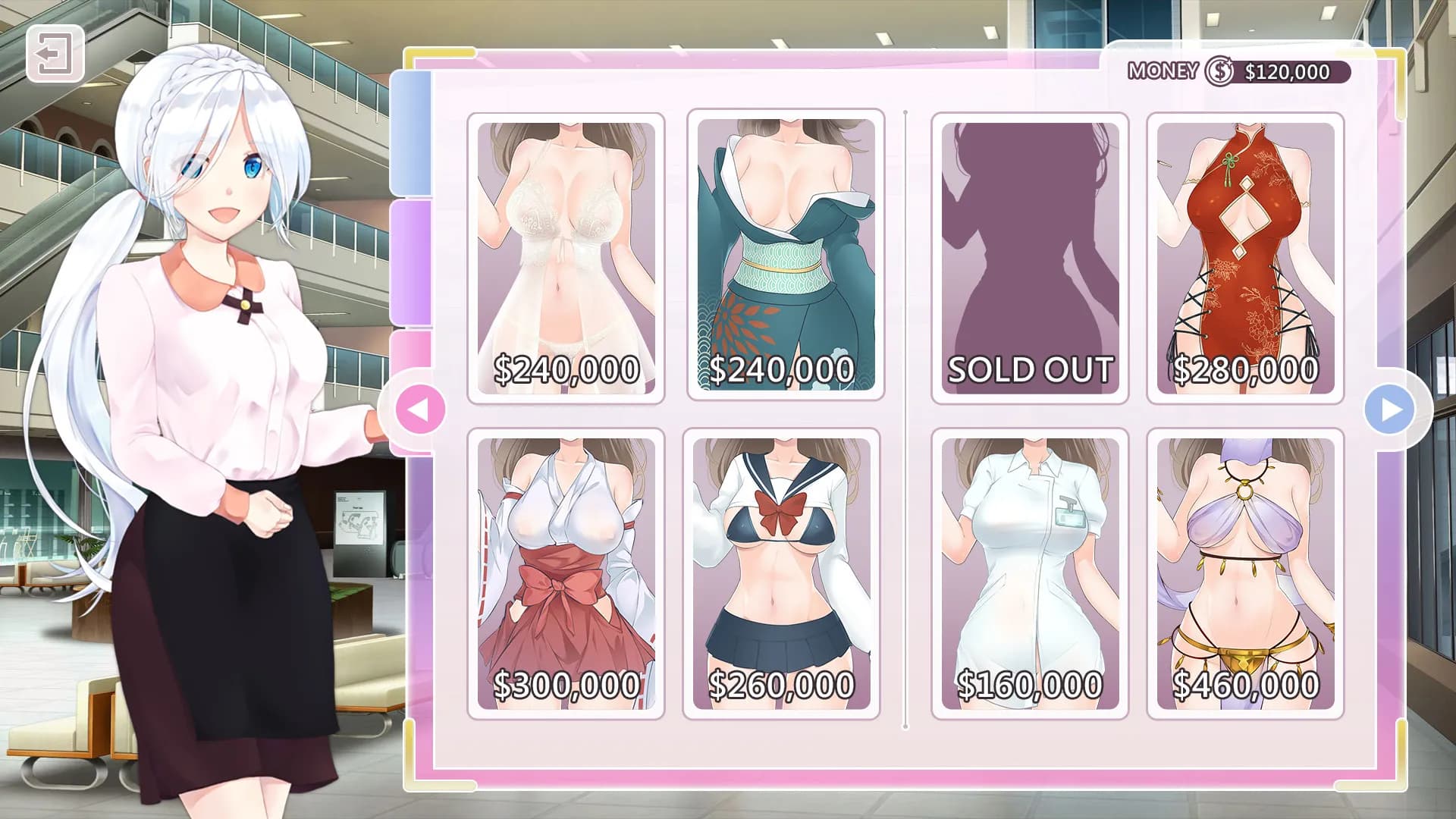Image resolution: width=1456 pixels, height=819 pixels.
Task: Click the money coin icon in the header
Action: [x=1219, y=72]
